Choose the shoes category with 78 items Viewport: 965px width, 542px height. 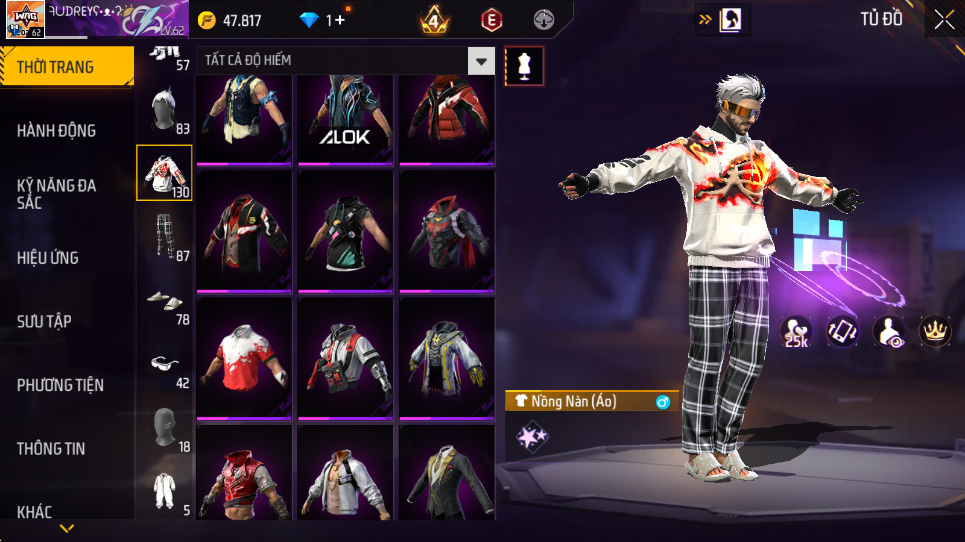click(x=164, y=301)
